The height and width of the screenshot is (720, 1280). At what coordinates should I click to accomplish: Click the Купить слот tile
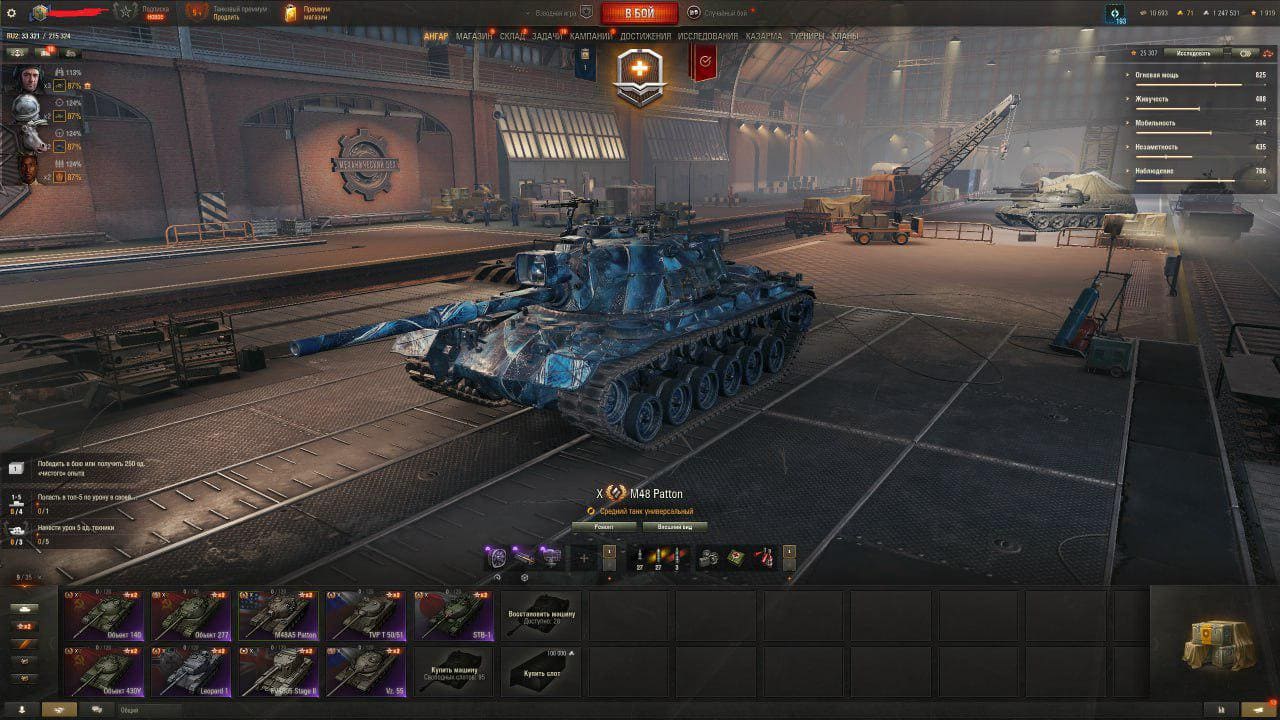pyautogui.click(x=540, y=671)
